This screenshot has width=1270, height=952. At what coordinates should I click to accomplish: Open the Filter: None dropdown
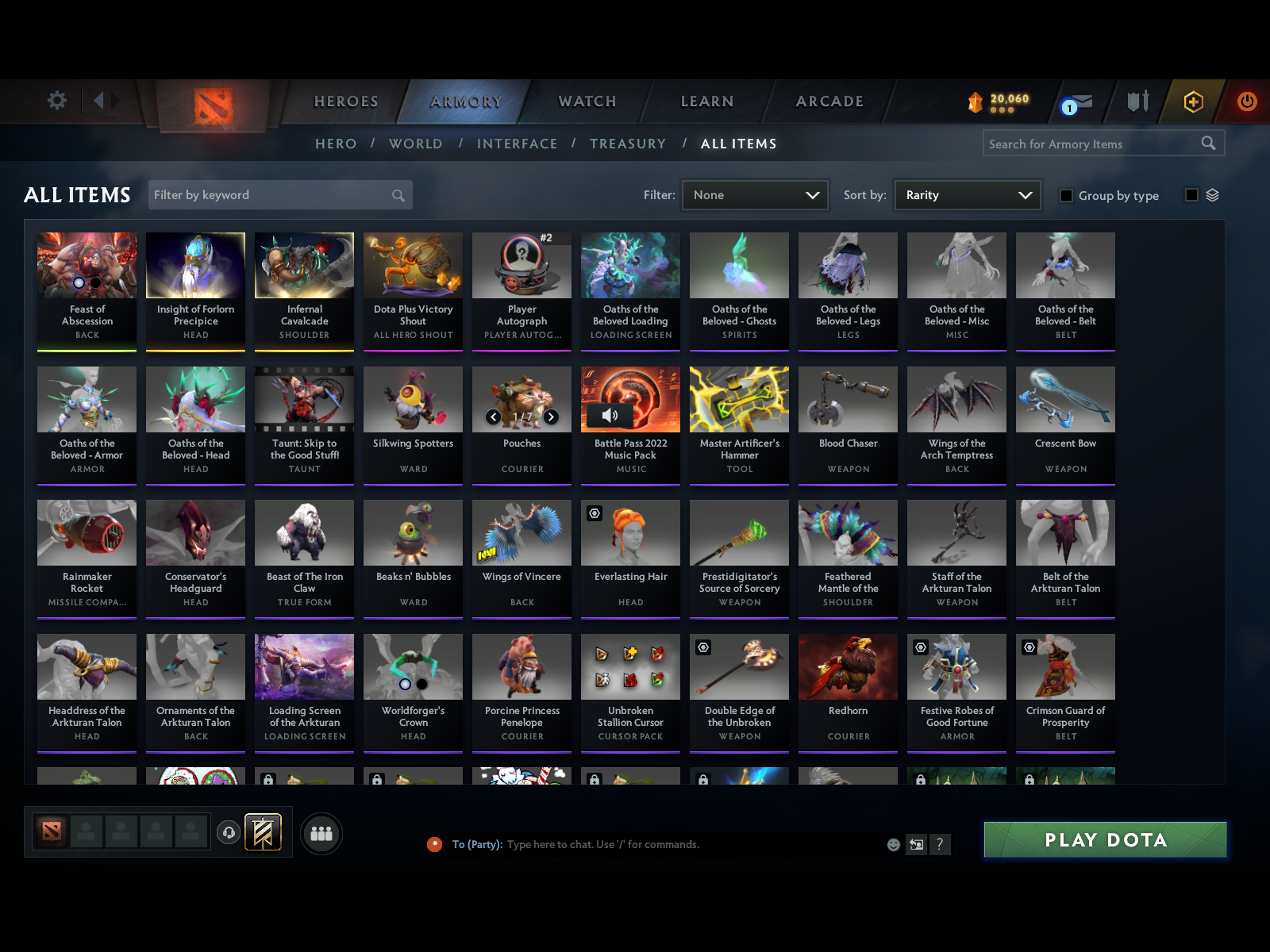click(754, 194)
